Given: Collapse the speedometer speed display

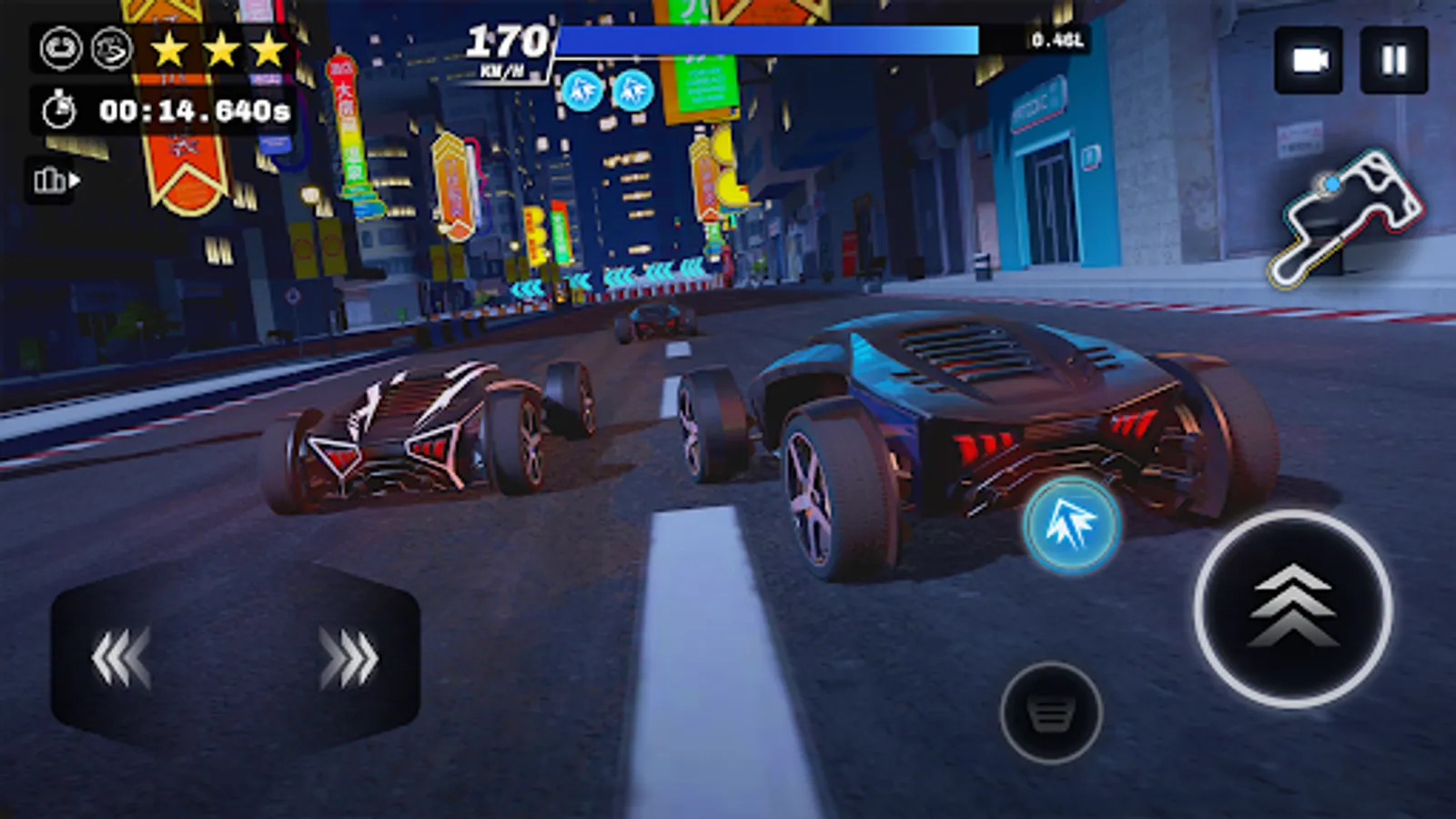Looking at the screenshot, I should coord(506,43).
